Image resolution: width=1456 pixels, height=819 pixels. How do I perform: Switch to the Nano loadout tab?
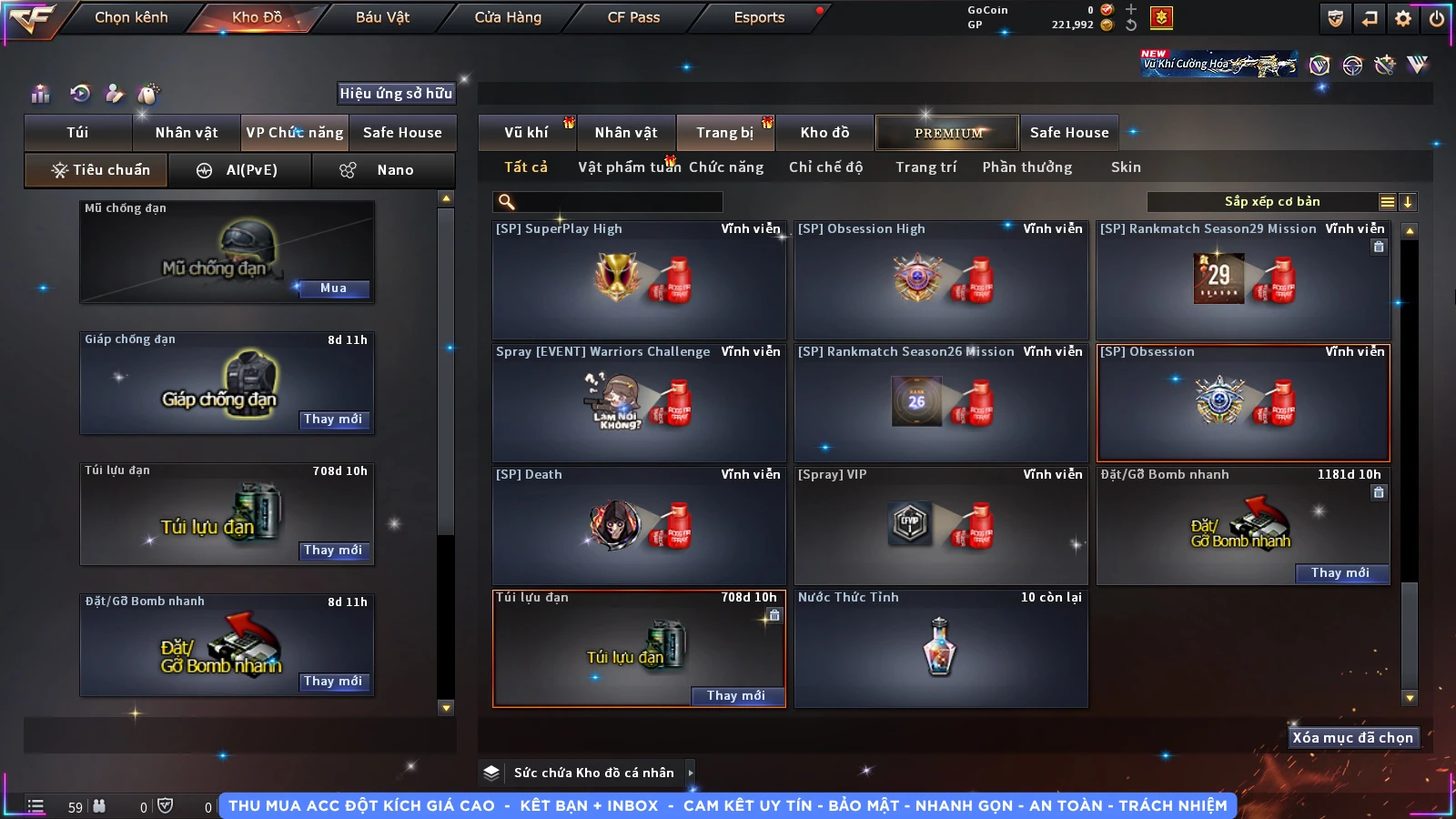[x=382, y=170]
